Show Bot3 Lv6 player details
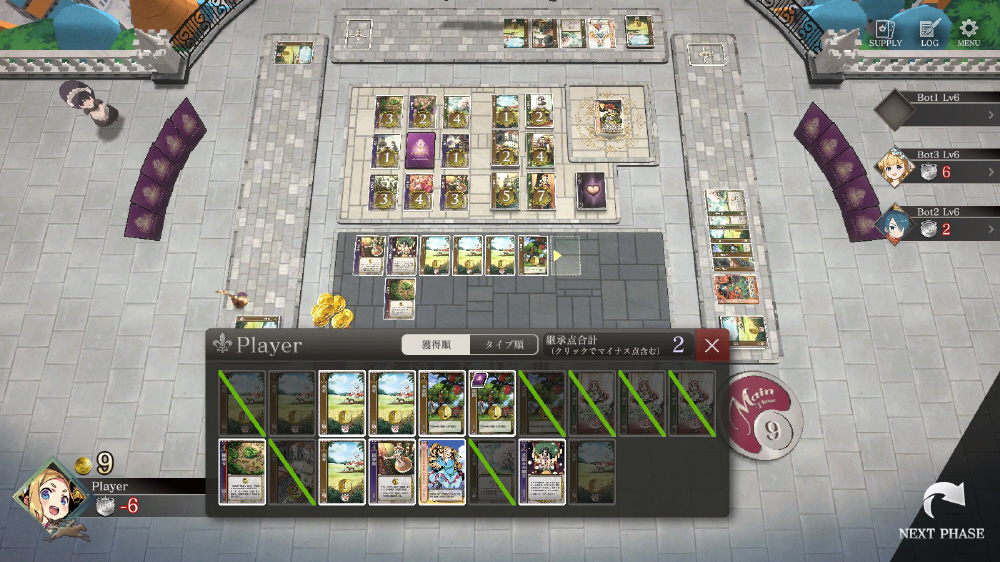 (937, 165)
